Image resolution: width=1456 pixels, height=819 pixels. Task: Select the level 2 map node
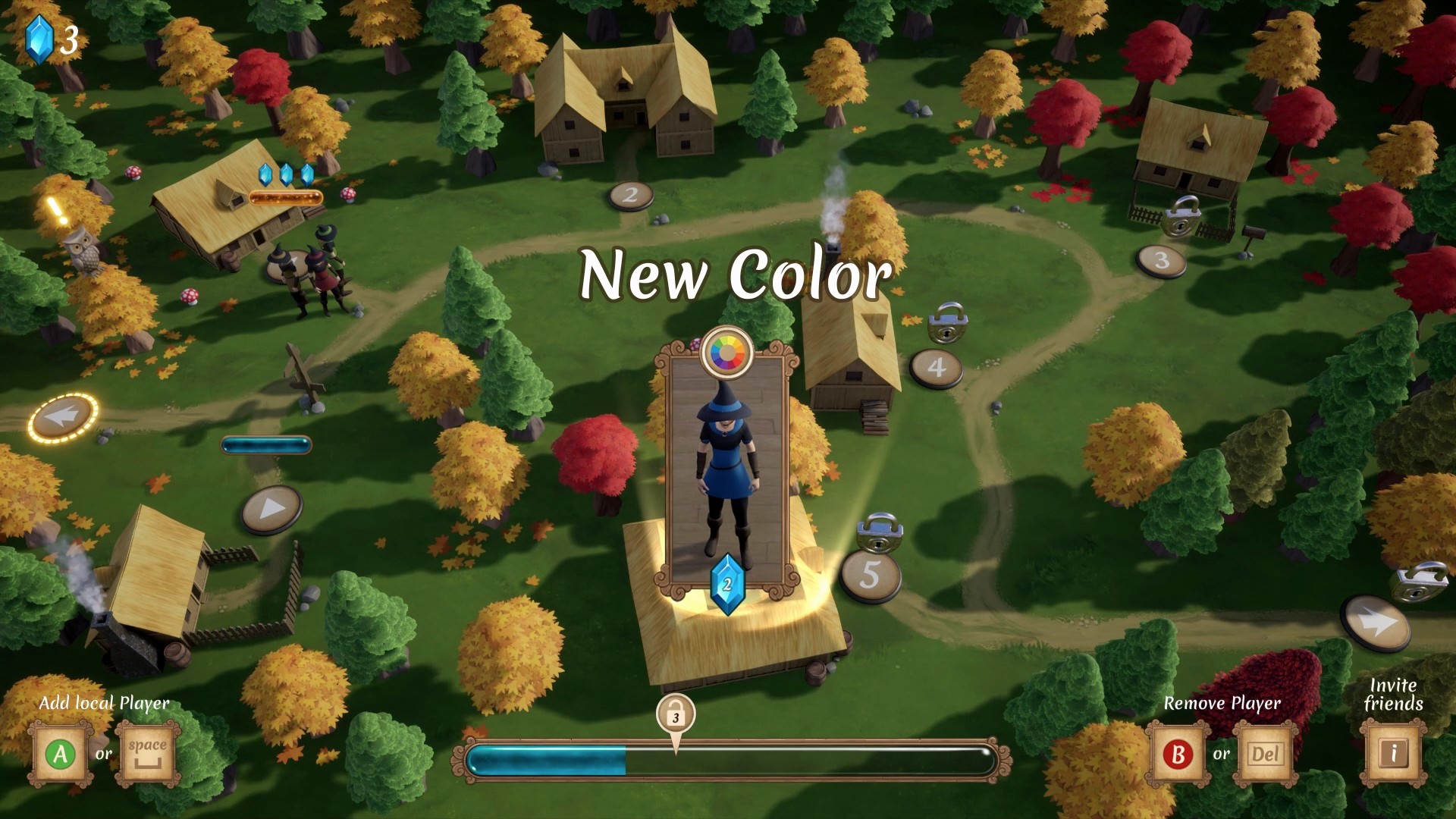(630, 196)
